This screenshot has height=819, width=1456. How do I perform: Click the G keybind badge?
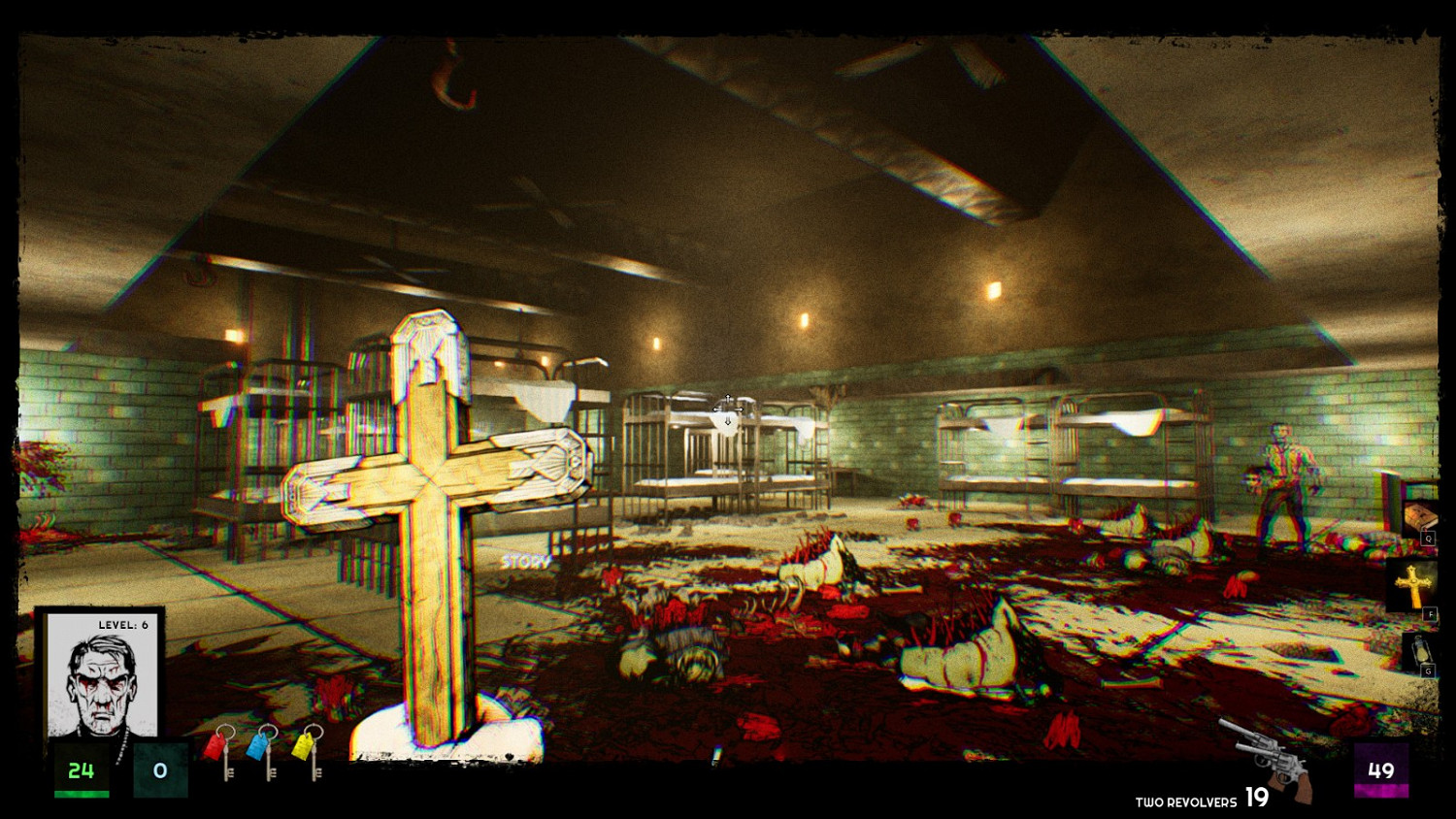(1429, 670)
